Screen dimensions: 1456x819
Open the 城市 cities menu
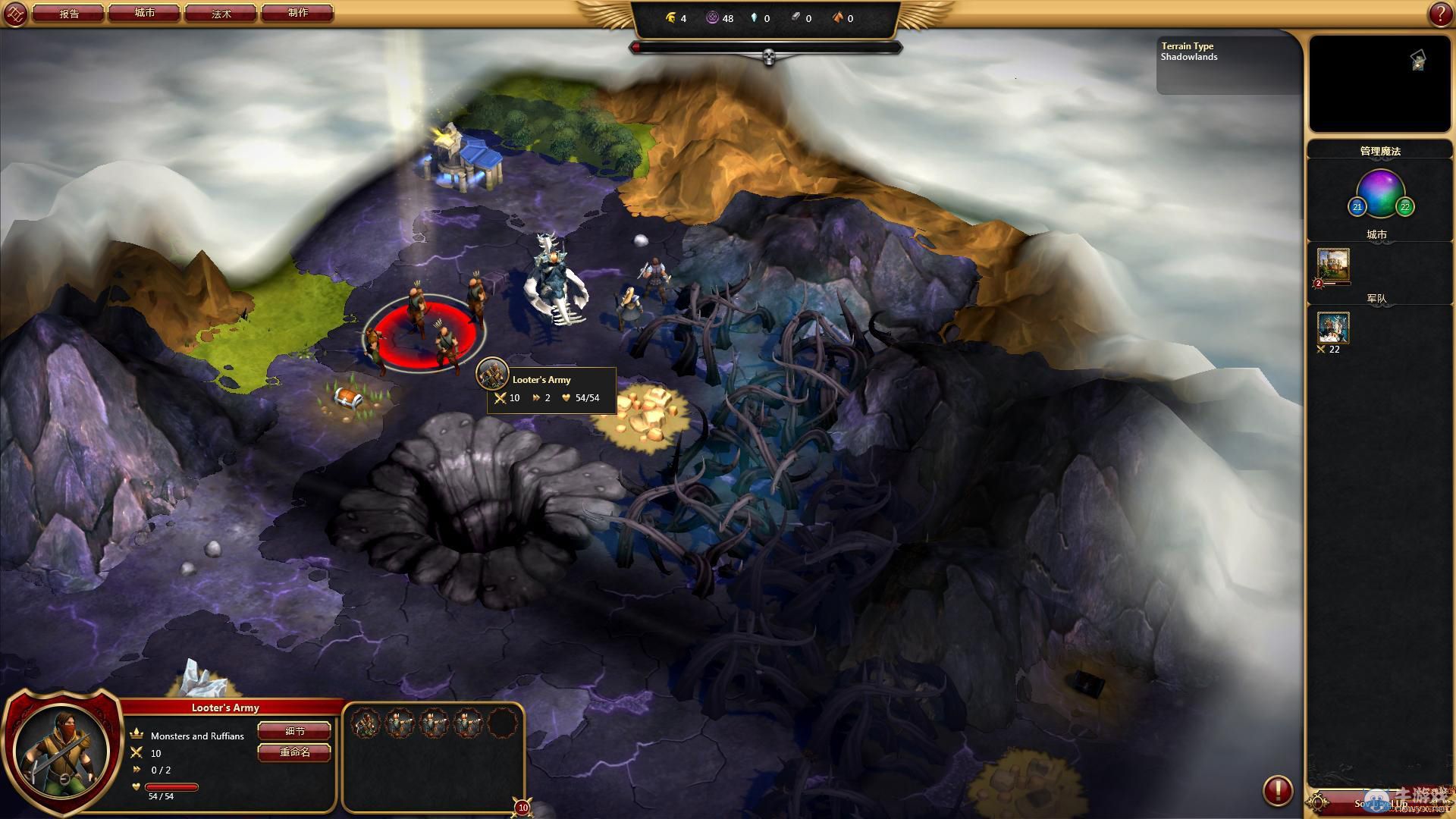click(x=144, y=13)
